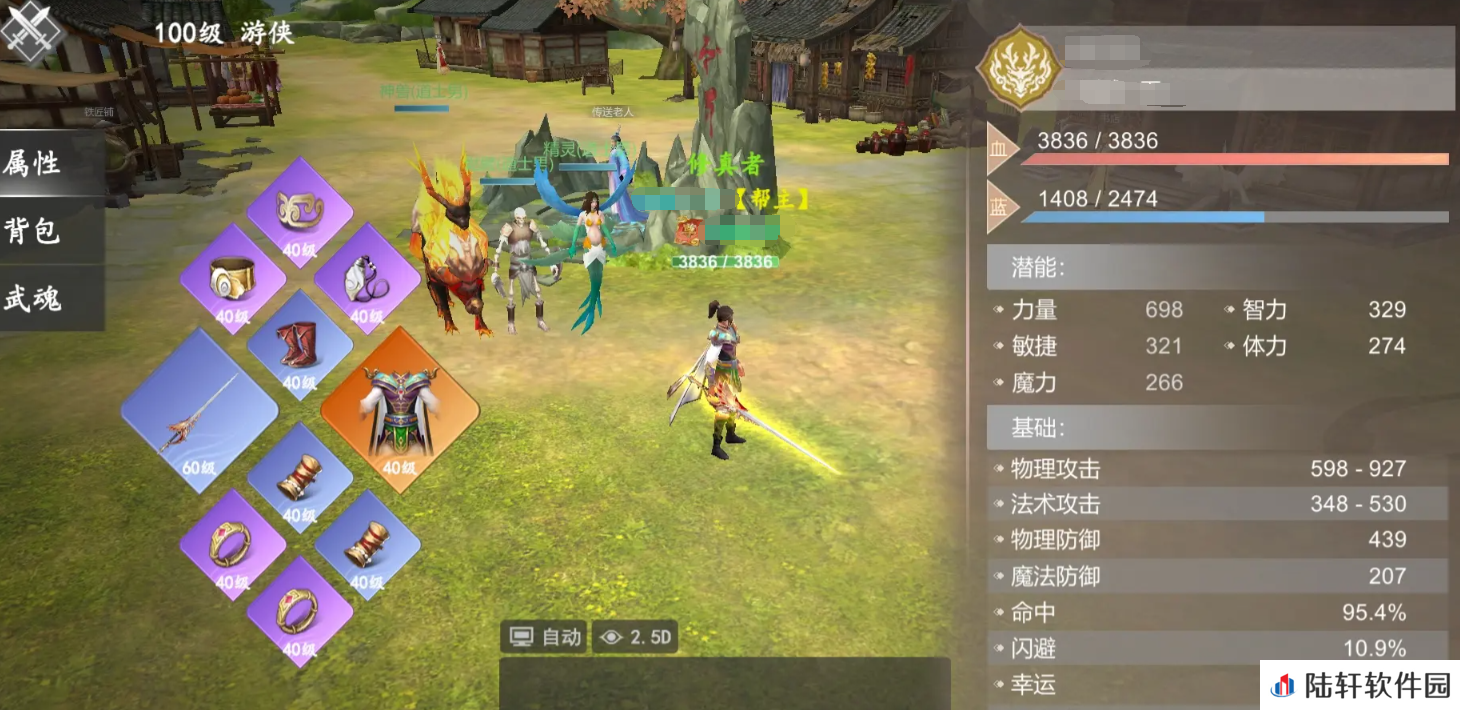The height and width of the screenshot is (710, 1460).
Task: Select the golden headband slot
Action: point(299,212)
